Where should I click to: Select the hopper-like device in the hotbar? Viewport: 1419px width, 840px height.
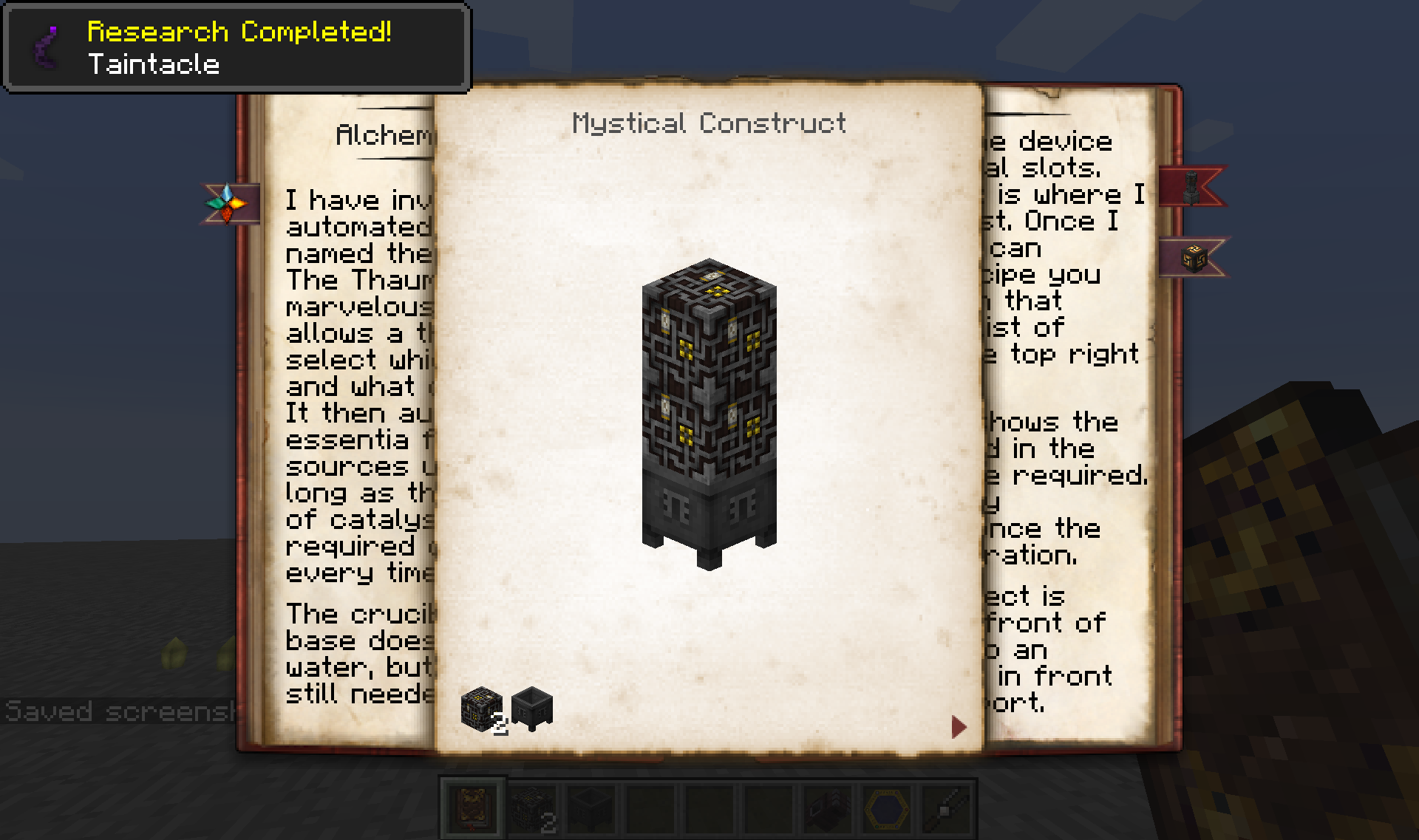pos(832,808)
